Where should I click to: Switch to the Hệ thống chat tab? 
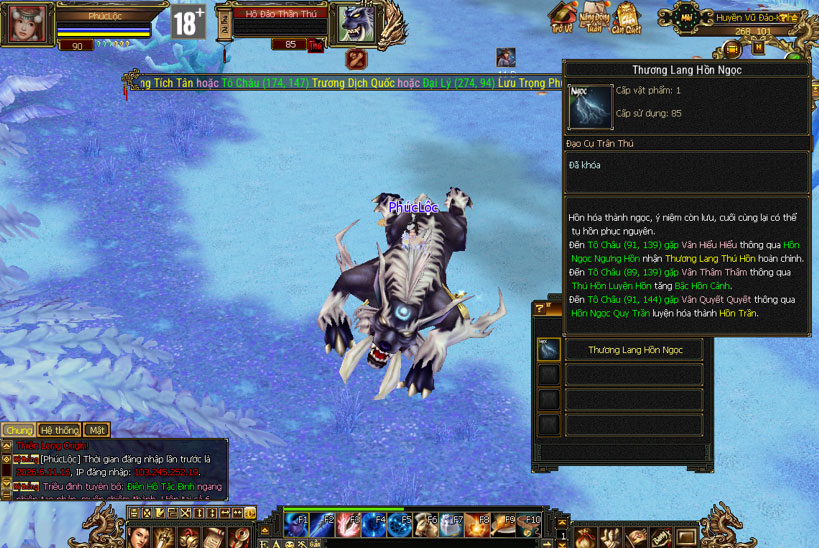coord(59,430)
